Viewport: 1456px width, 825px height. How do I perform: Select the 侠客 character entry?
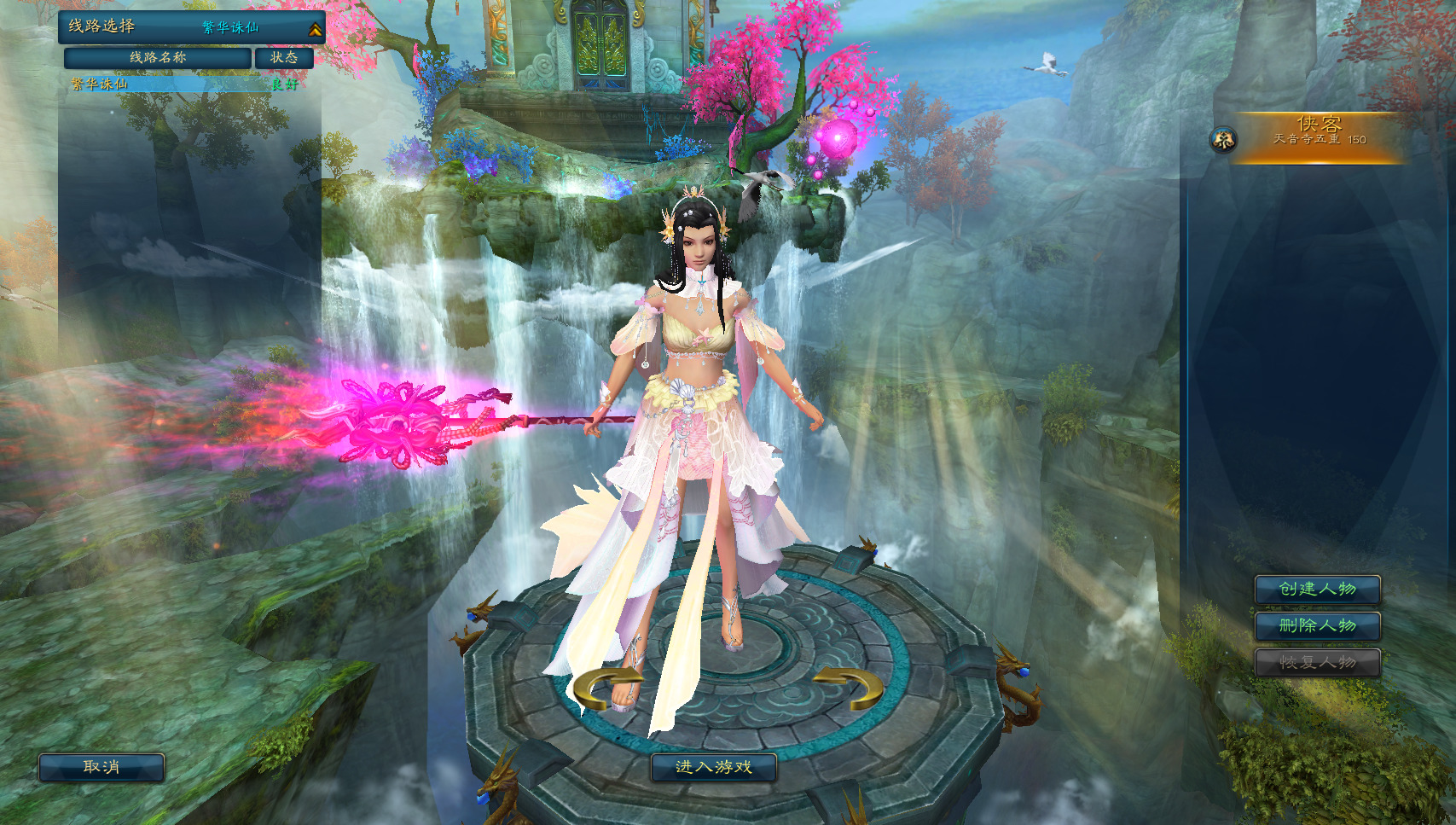point(1317,137)
